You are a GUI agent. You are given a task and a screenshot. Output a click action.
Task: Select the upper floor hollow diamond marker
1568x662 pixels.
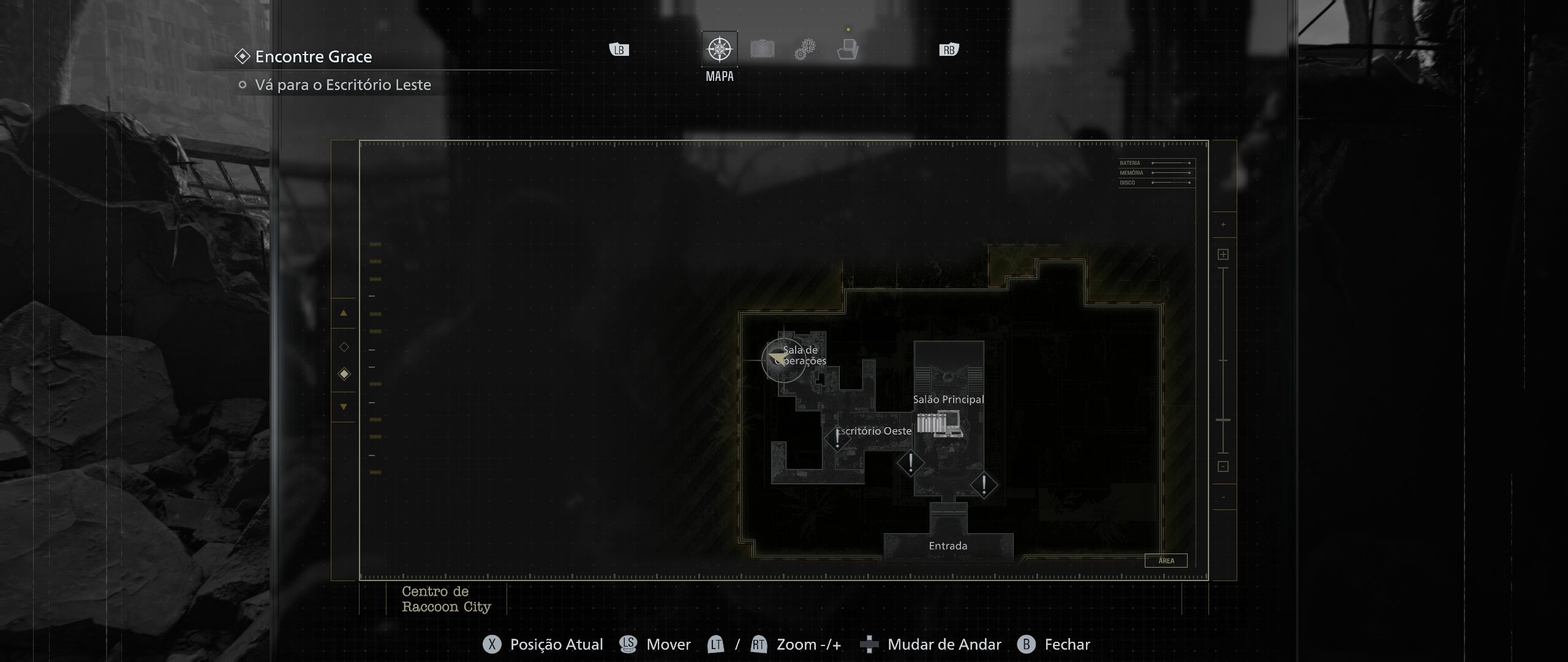344,347
